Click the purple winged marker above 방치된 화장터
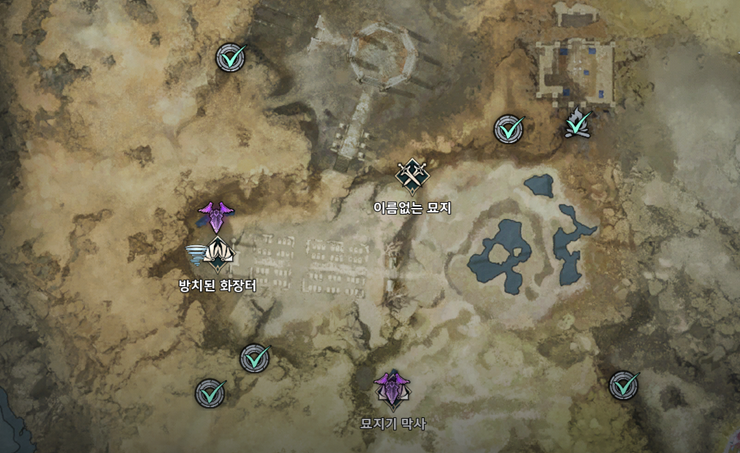Viewport: 740px width, 453px height. tap(214, 215)
